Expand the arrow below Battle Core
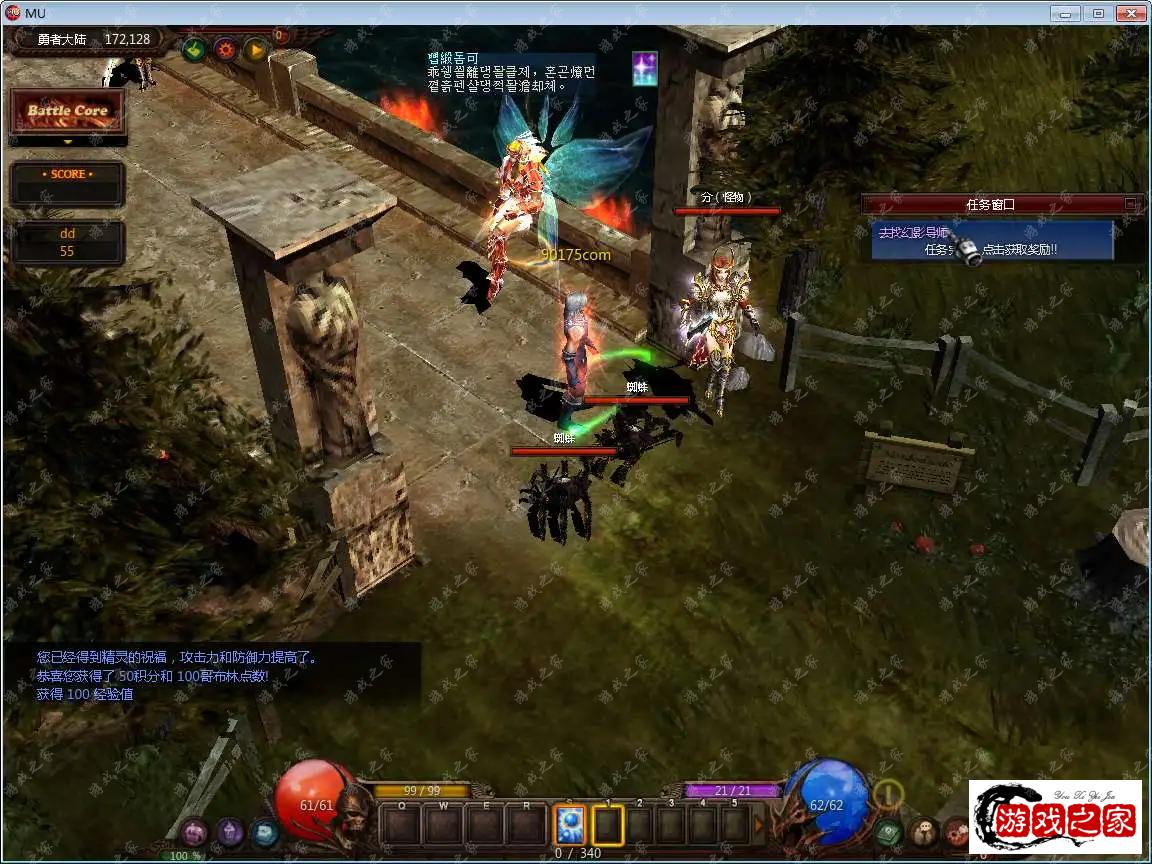 click(67, 142)
